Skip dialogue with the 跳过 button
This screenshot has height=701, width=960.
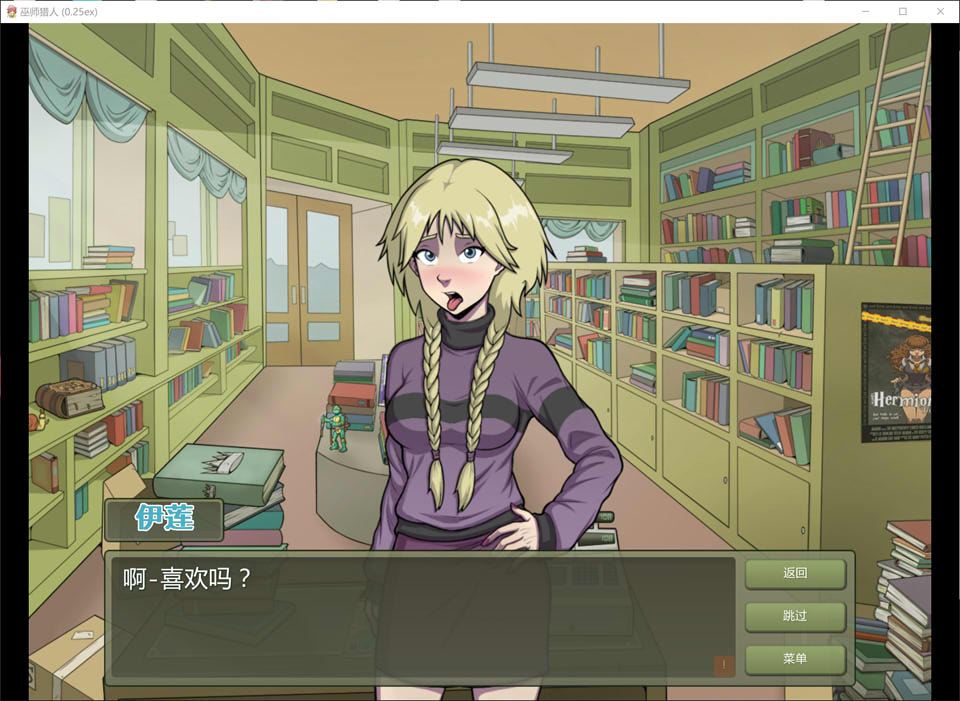tap(795, 616)
